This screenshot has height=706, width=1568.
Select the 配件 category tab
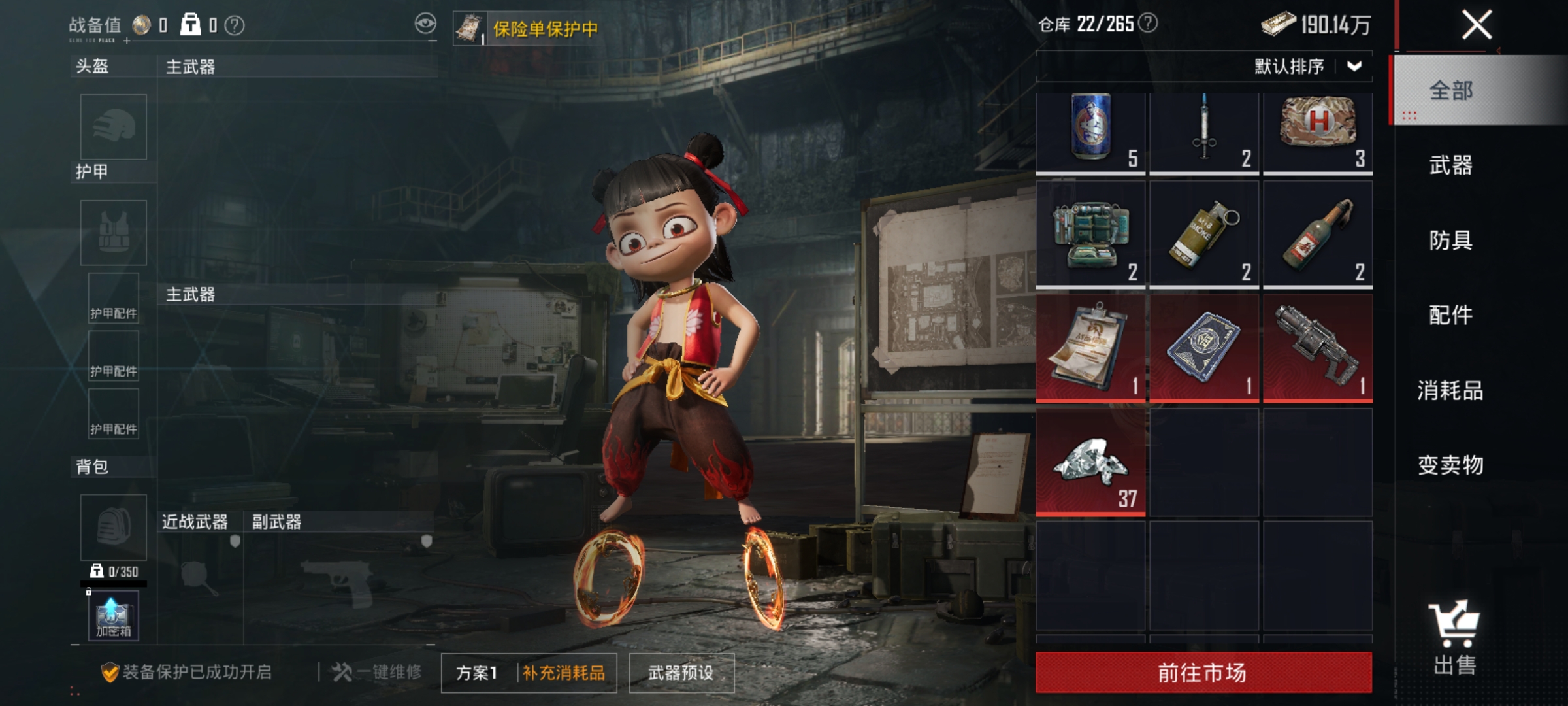[x=1450, y=315]
